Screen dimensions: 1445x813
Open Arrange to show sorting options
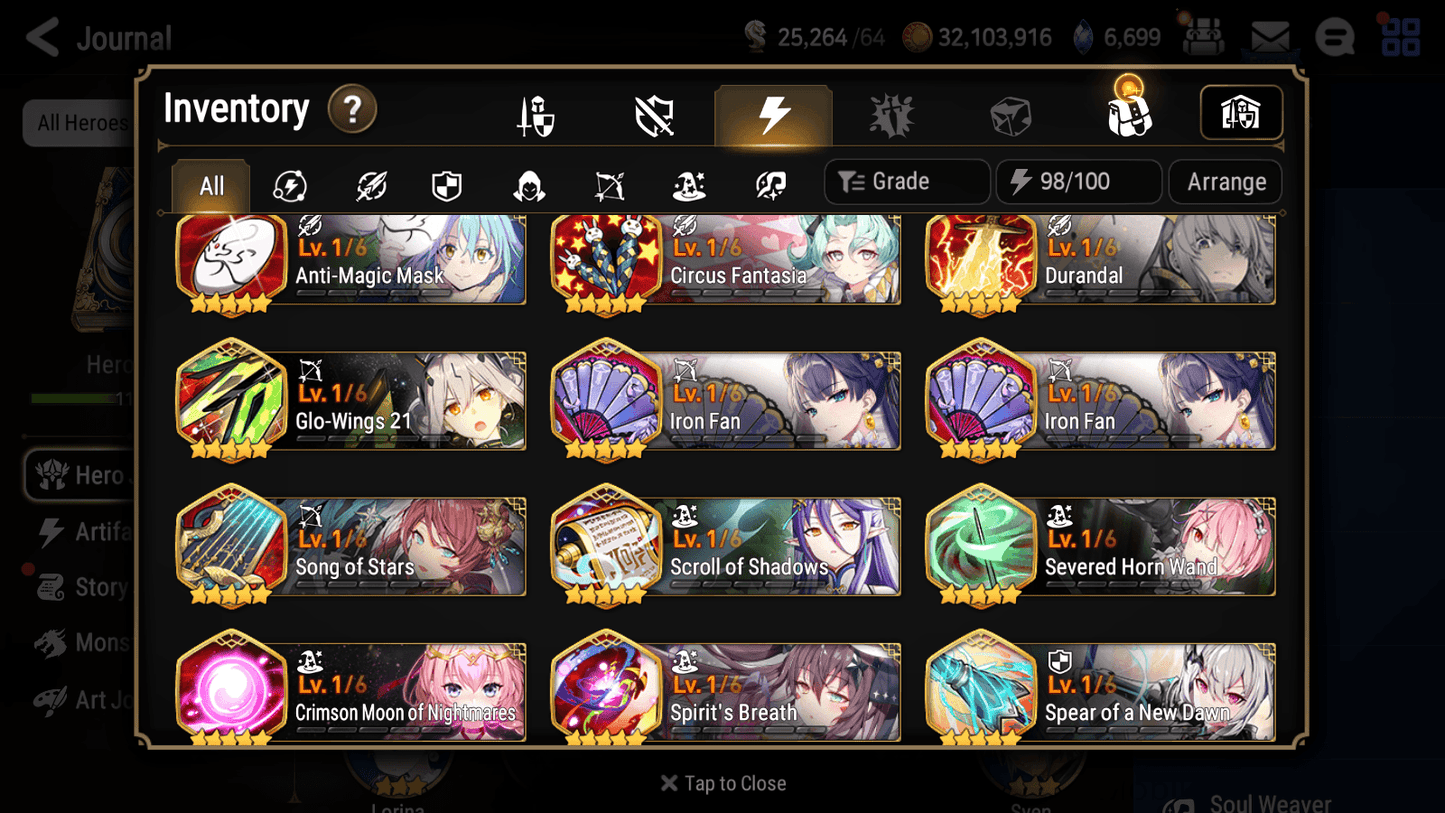pos(1225,182)
